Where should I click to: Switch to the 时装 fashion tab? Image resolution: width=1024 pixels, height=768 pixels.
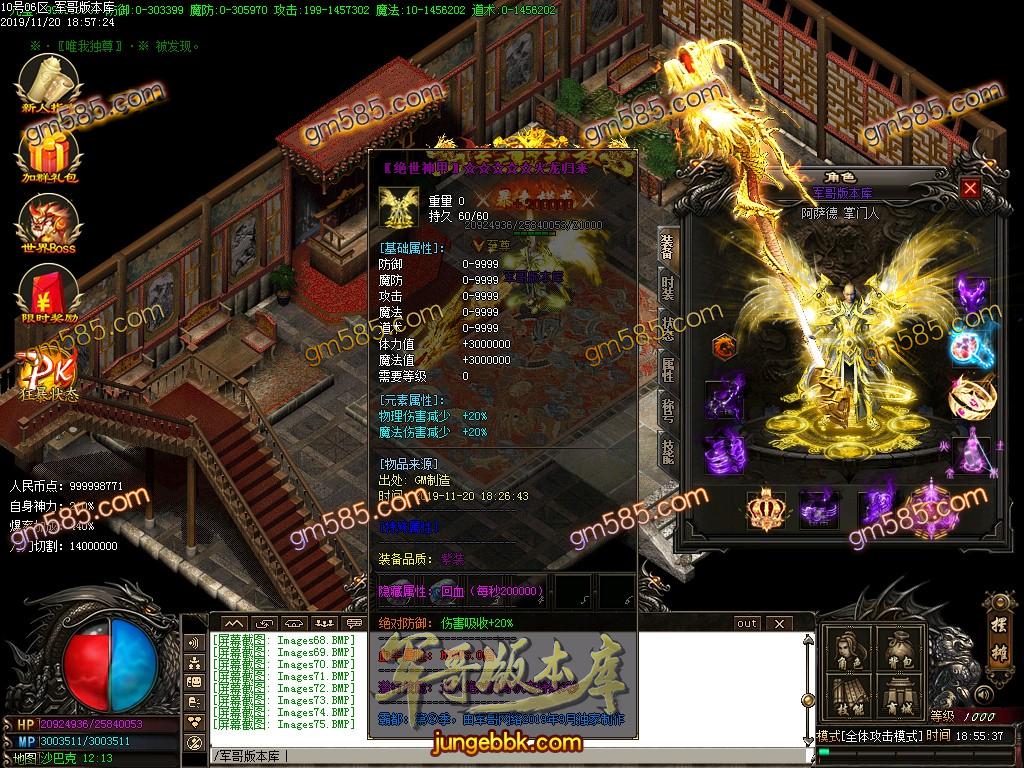pos(668,288)
